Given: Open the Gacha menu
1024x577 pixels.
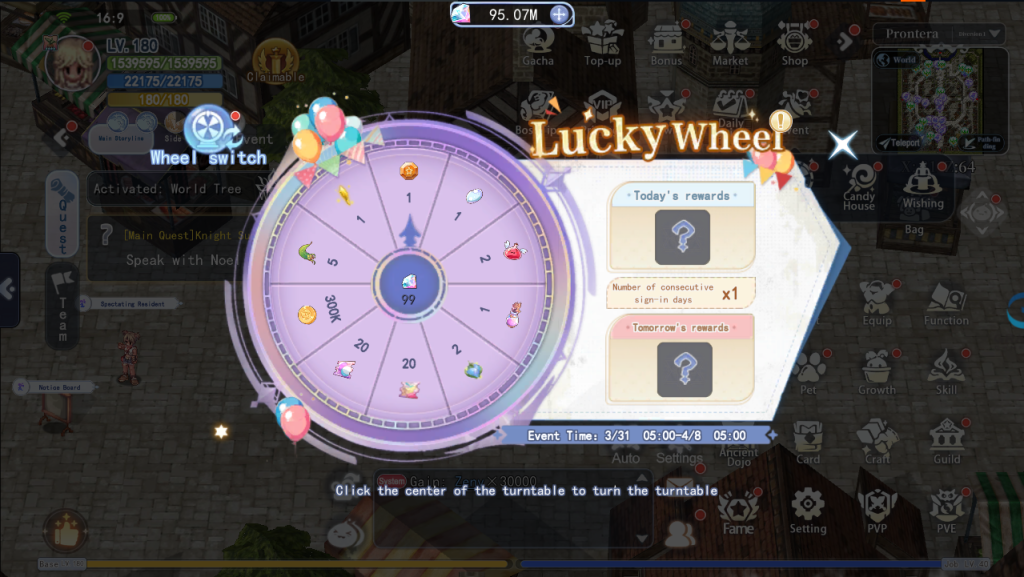Looking at the screenshot, I should 538,44.
